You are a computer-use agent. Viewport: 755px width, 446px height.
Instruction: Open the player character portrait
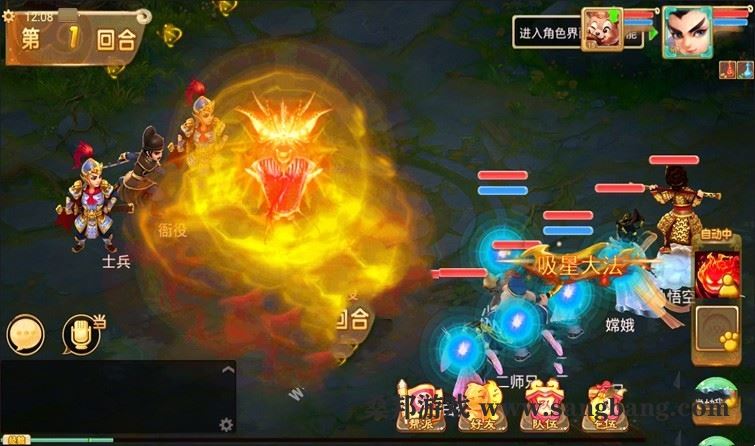(687, 32)
